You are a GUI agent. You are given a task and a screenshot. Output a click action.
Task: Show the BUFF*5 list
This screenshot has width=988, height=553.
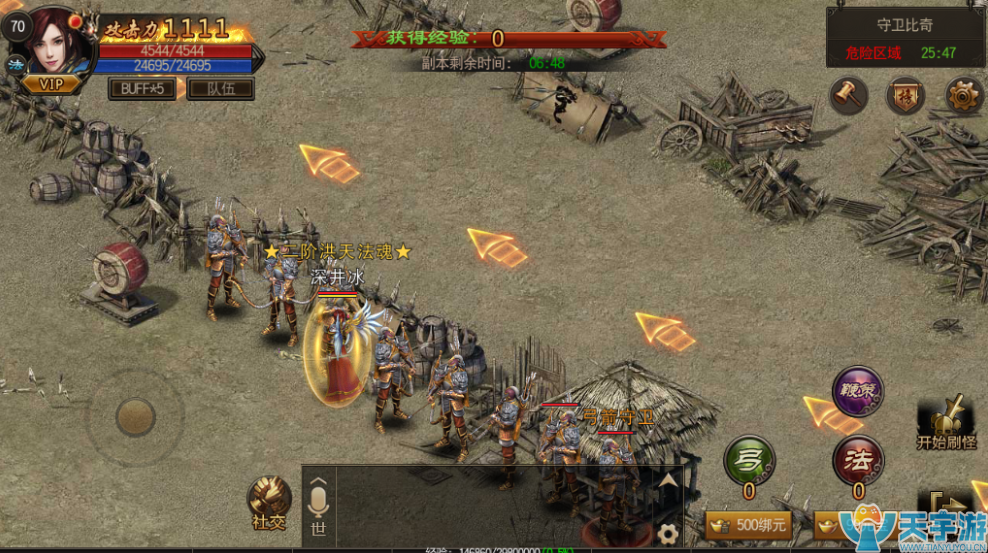142,88
